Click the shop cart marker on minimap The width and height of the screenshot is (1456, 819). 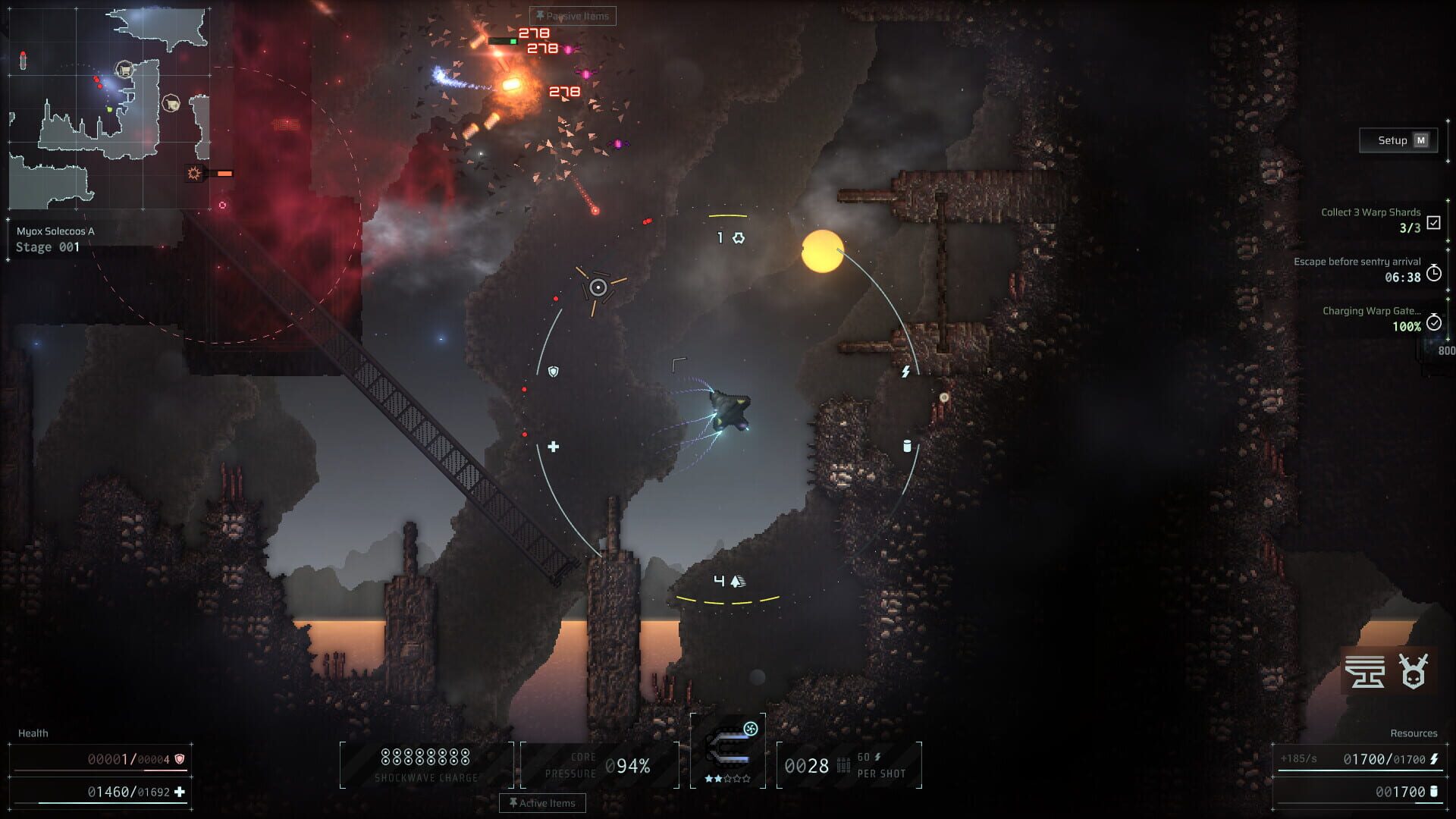[124, 70]
